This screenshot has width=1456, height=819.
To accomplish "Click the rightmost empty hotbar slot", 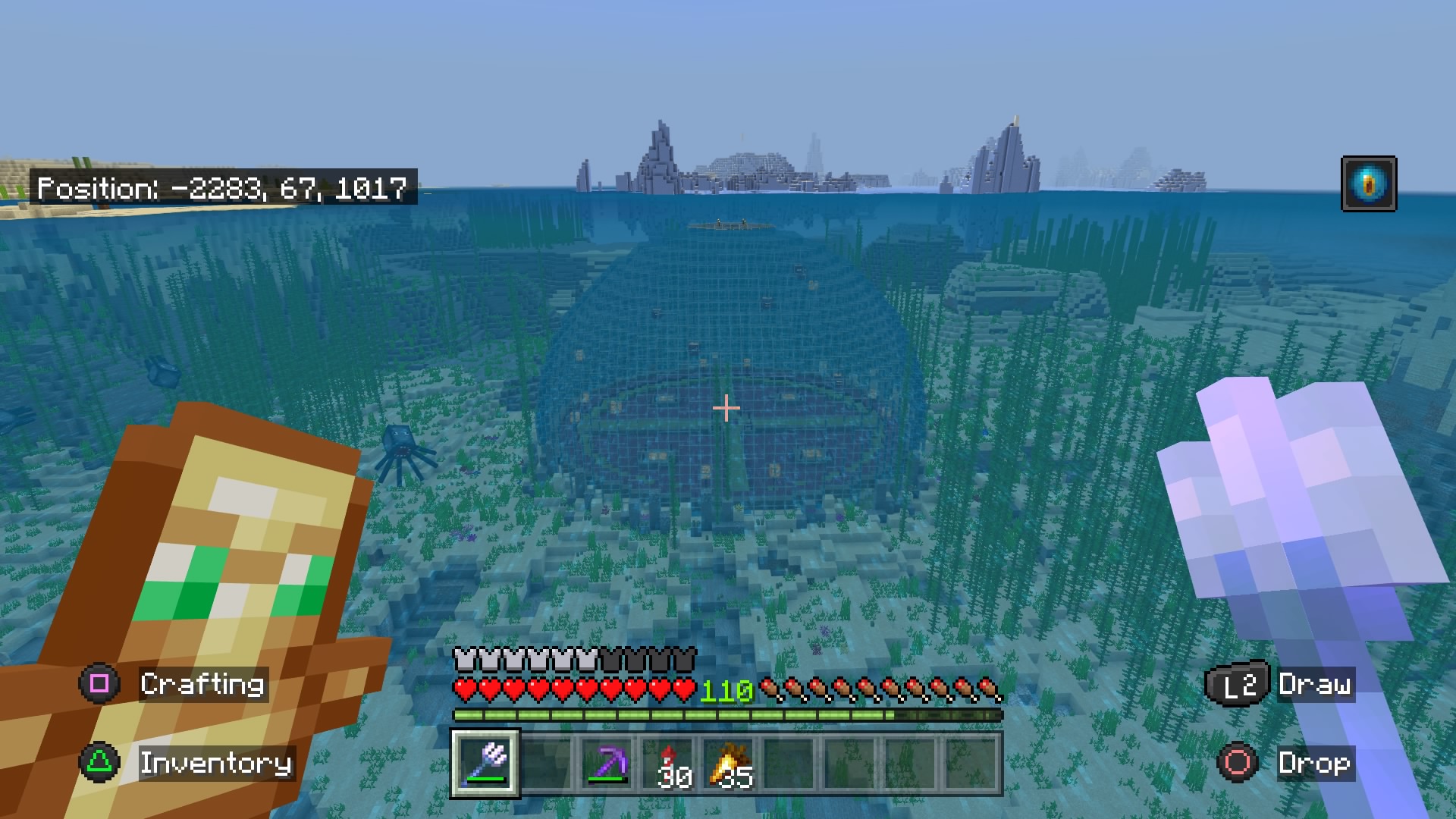I will click(970, 764).
